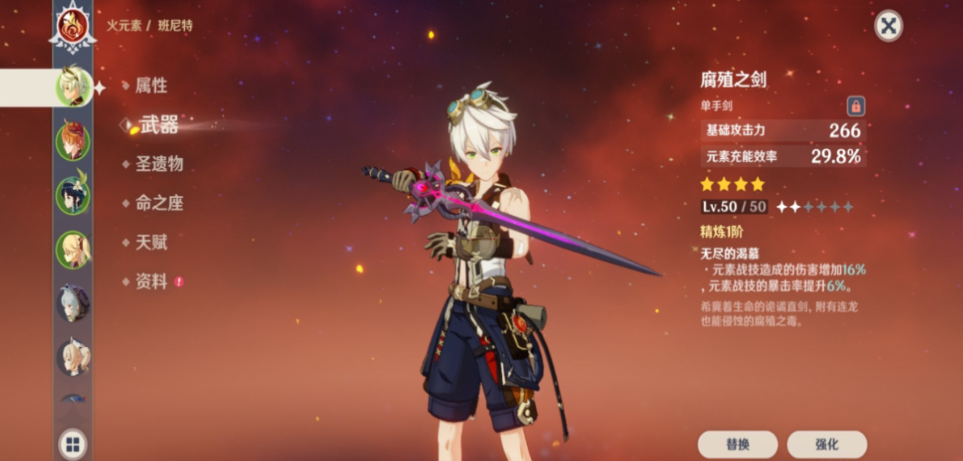Choose the red-haired character portrait
Image resolution: width=963 pixels, height=461 pixels.
73,141
